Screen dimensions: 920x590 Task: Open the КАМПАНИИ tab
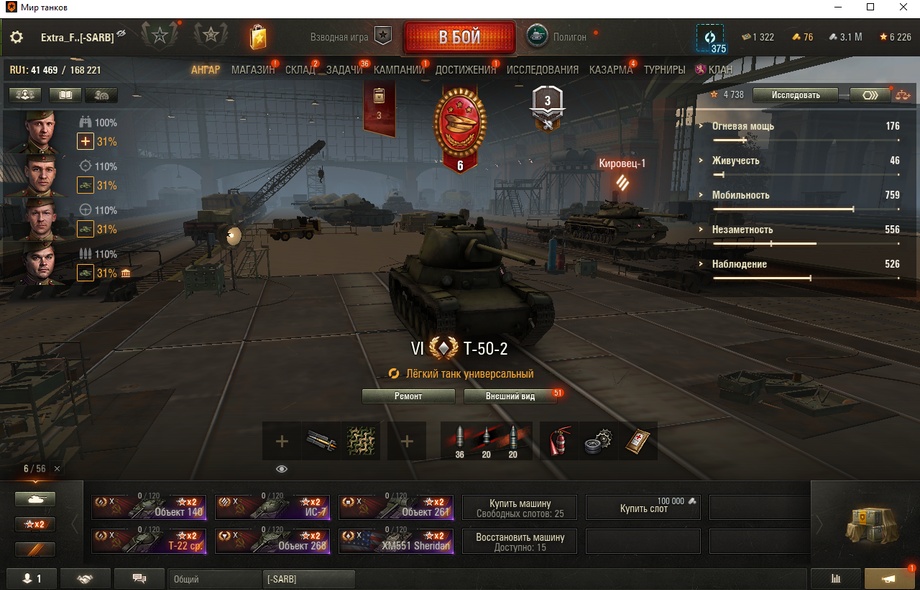tap(399, 70)
